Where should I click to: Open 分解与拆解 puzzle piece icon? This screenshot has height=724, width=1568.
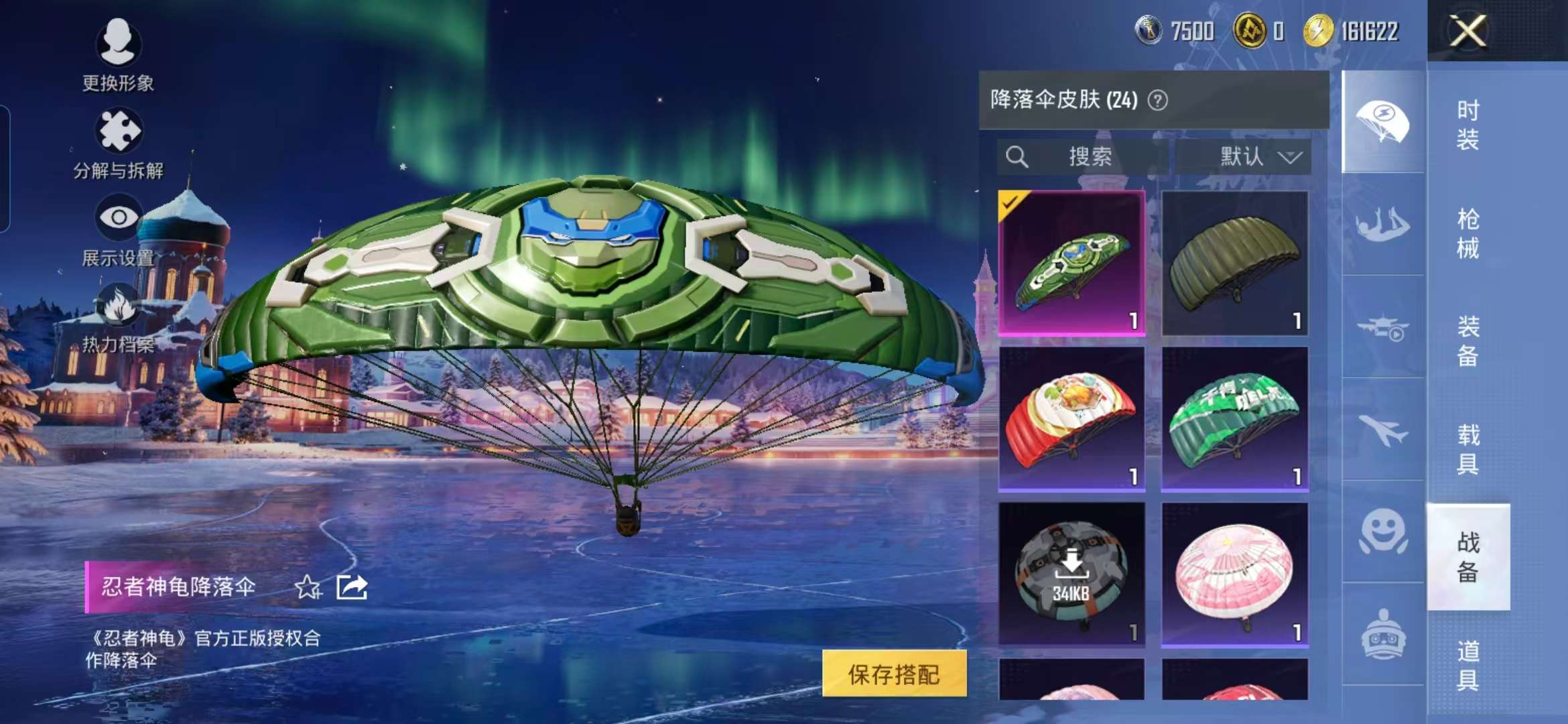119,130
